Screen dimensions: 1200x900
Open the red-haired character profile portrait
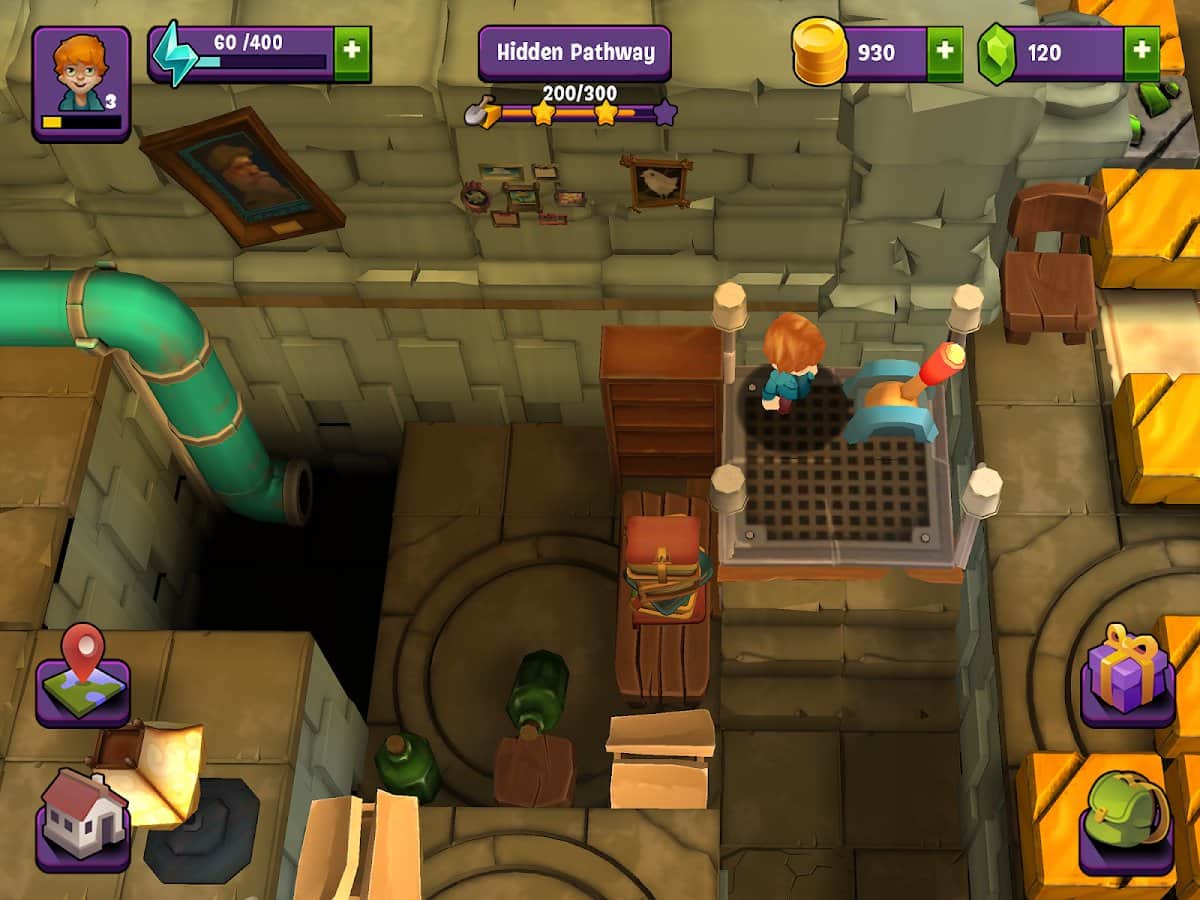(x=81, y=82)
